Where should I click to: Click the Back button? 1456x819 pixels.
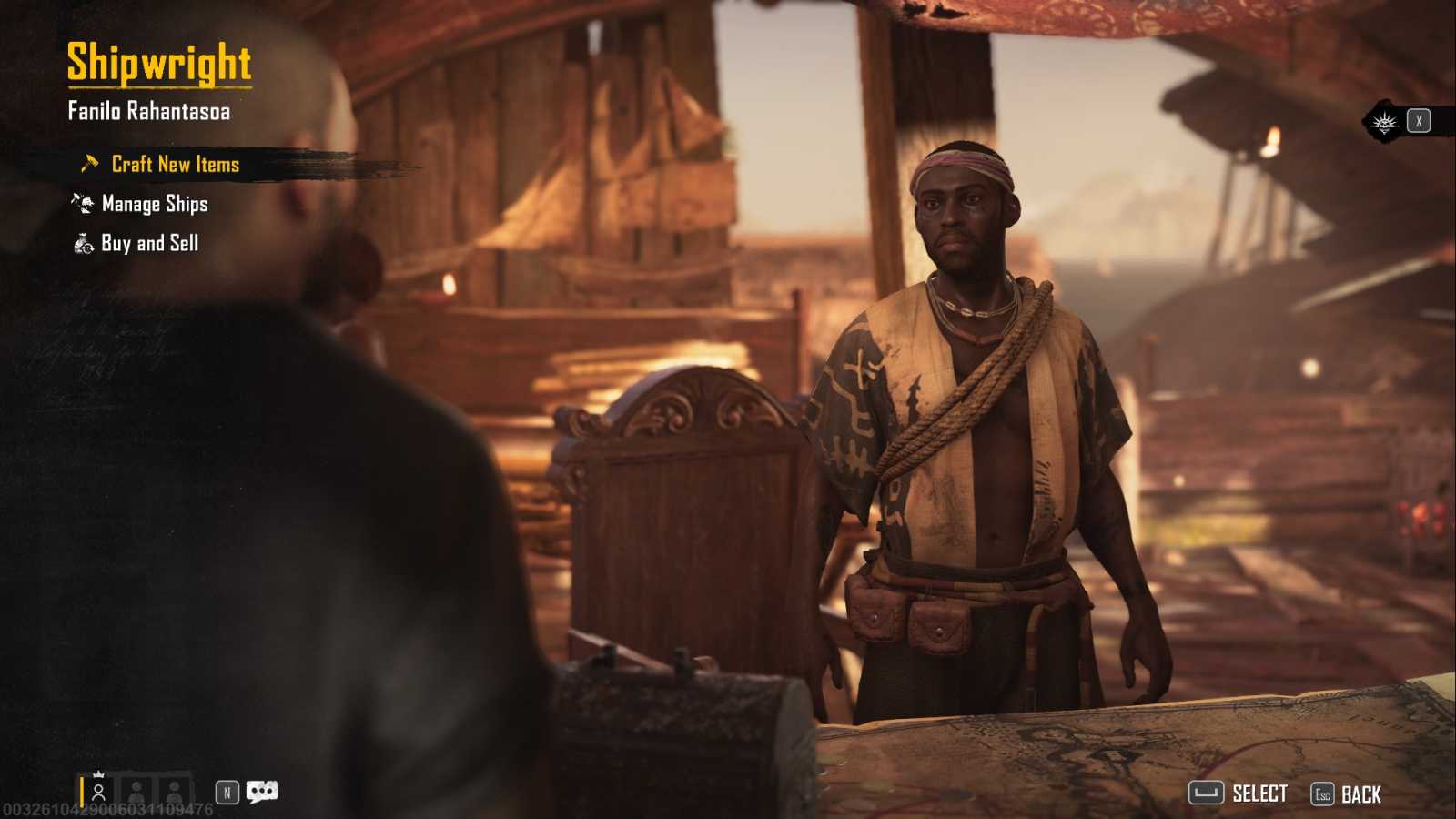coord(1347,794)
